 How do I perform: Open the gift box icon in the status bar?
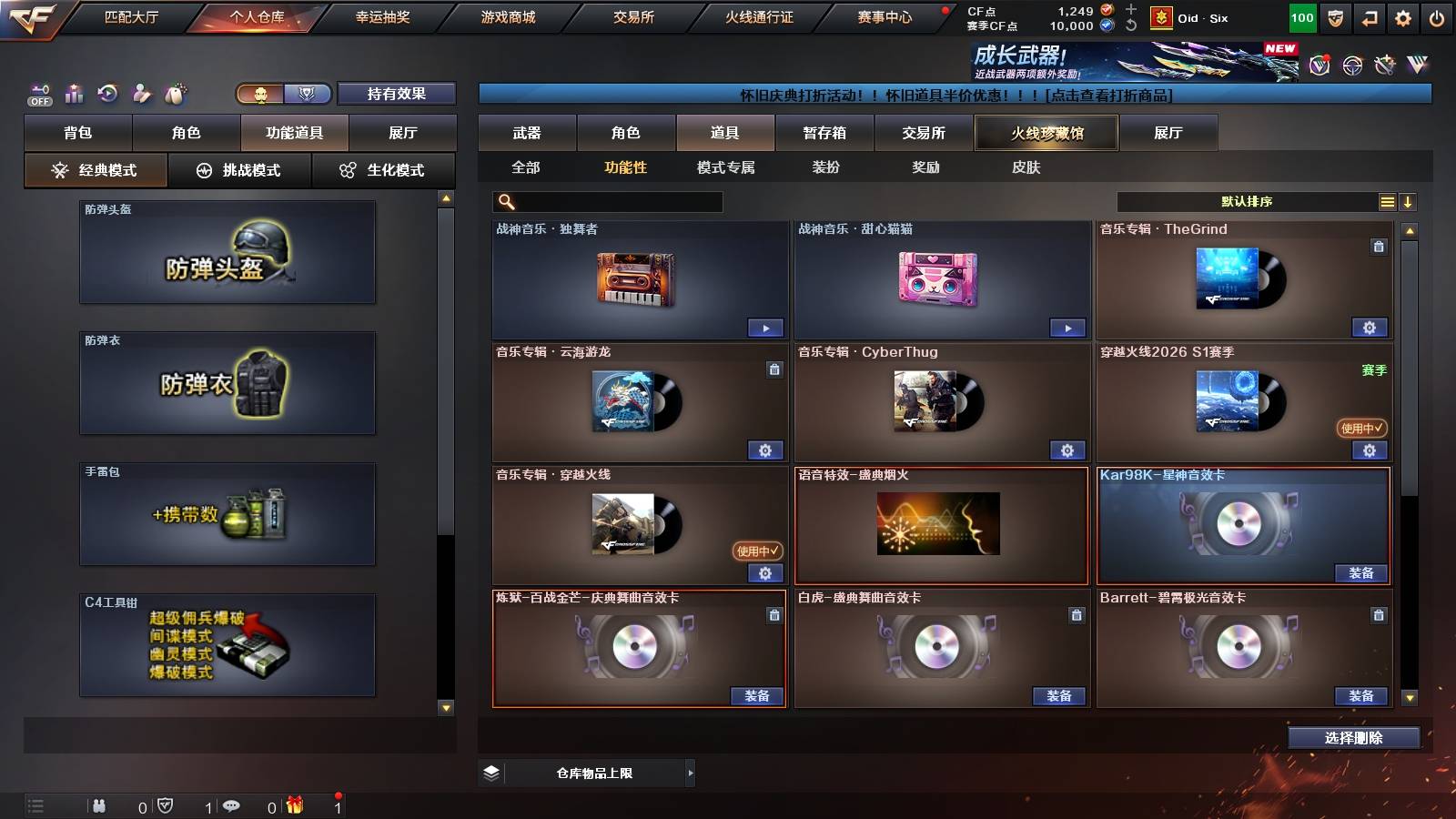[x=294, y=805]
